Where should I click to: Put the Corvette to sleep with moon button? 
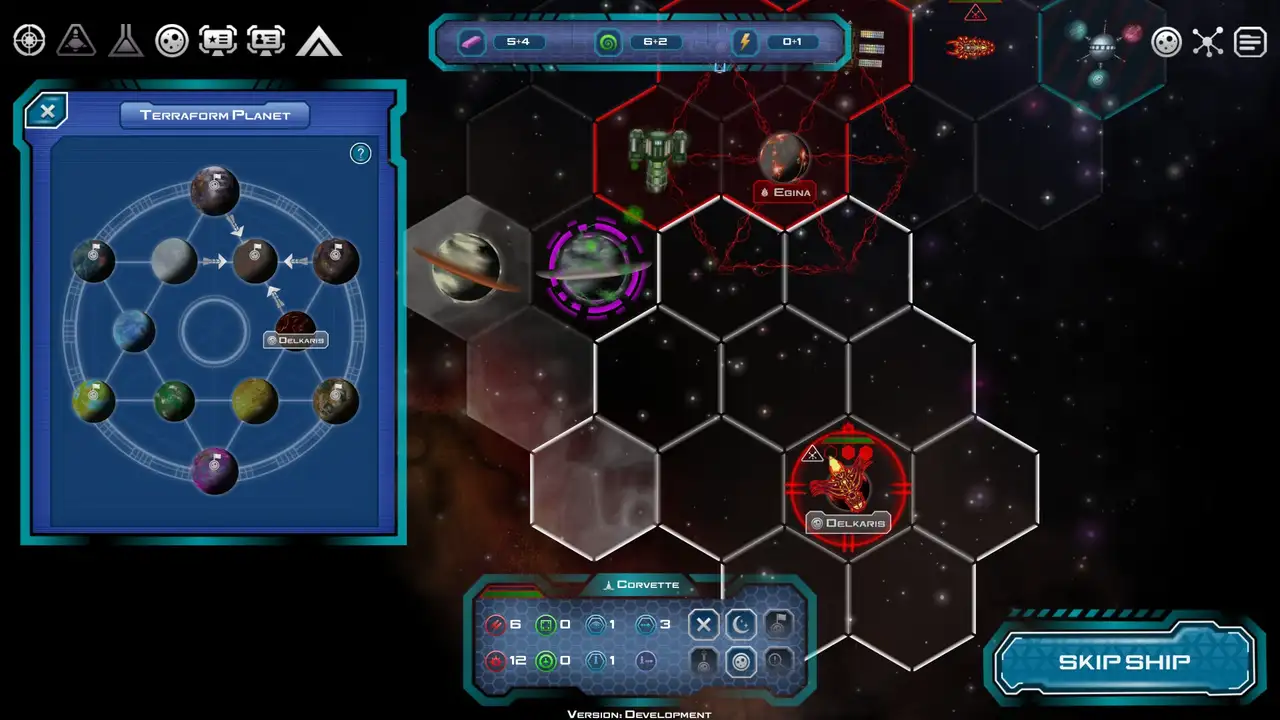click(741, 625)
